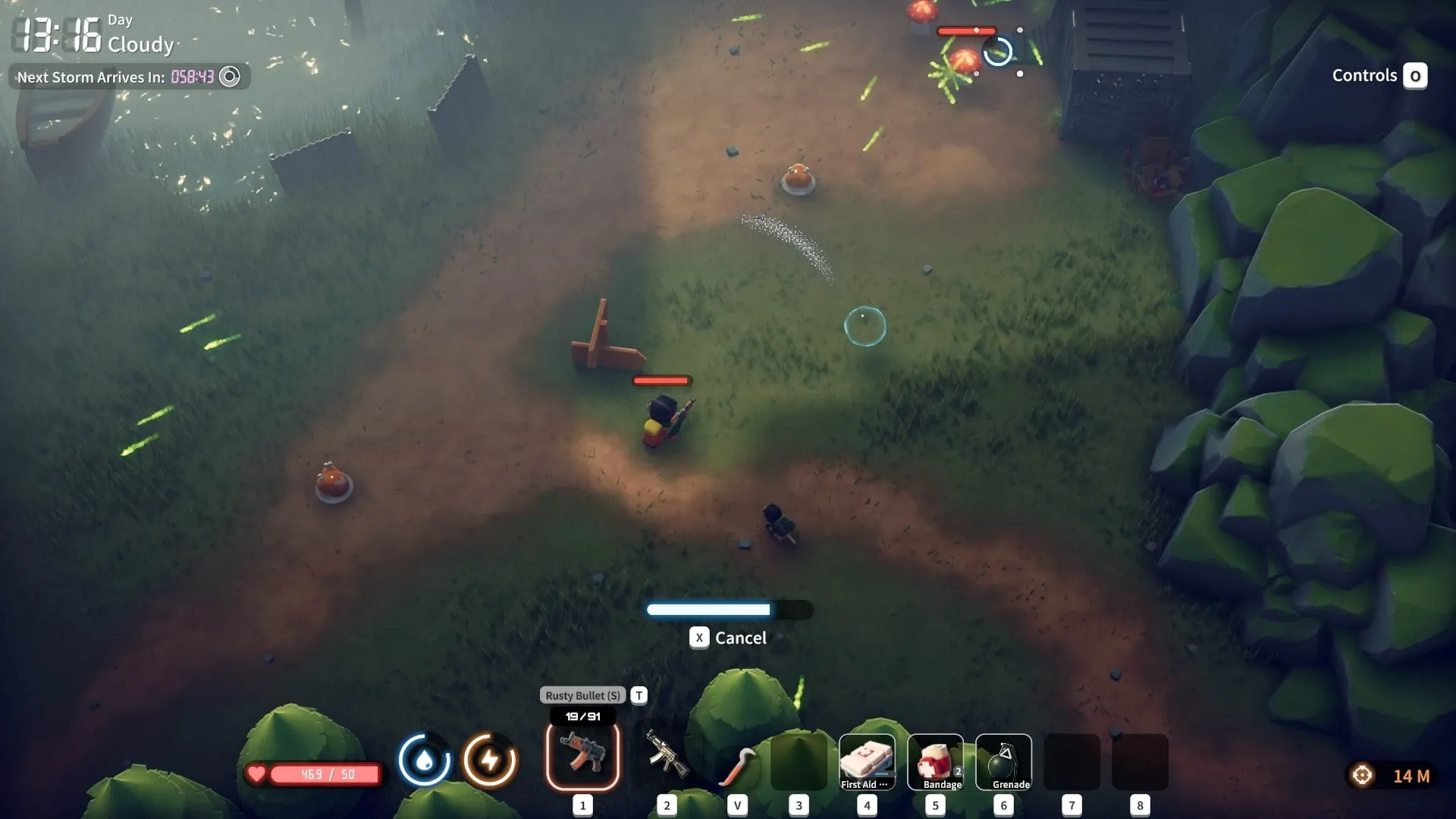Open the First Aid kit in slot 4
This screenshot has height=819, width=1456.
(867, 761)
